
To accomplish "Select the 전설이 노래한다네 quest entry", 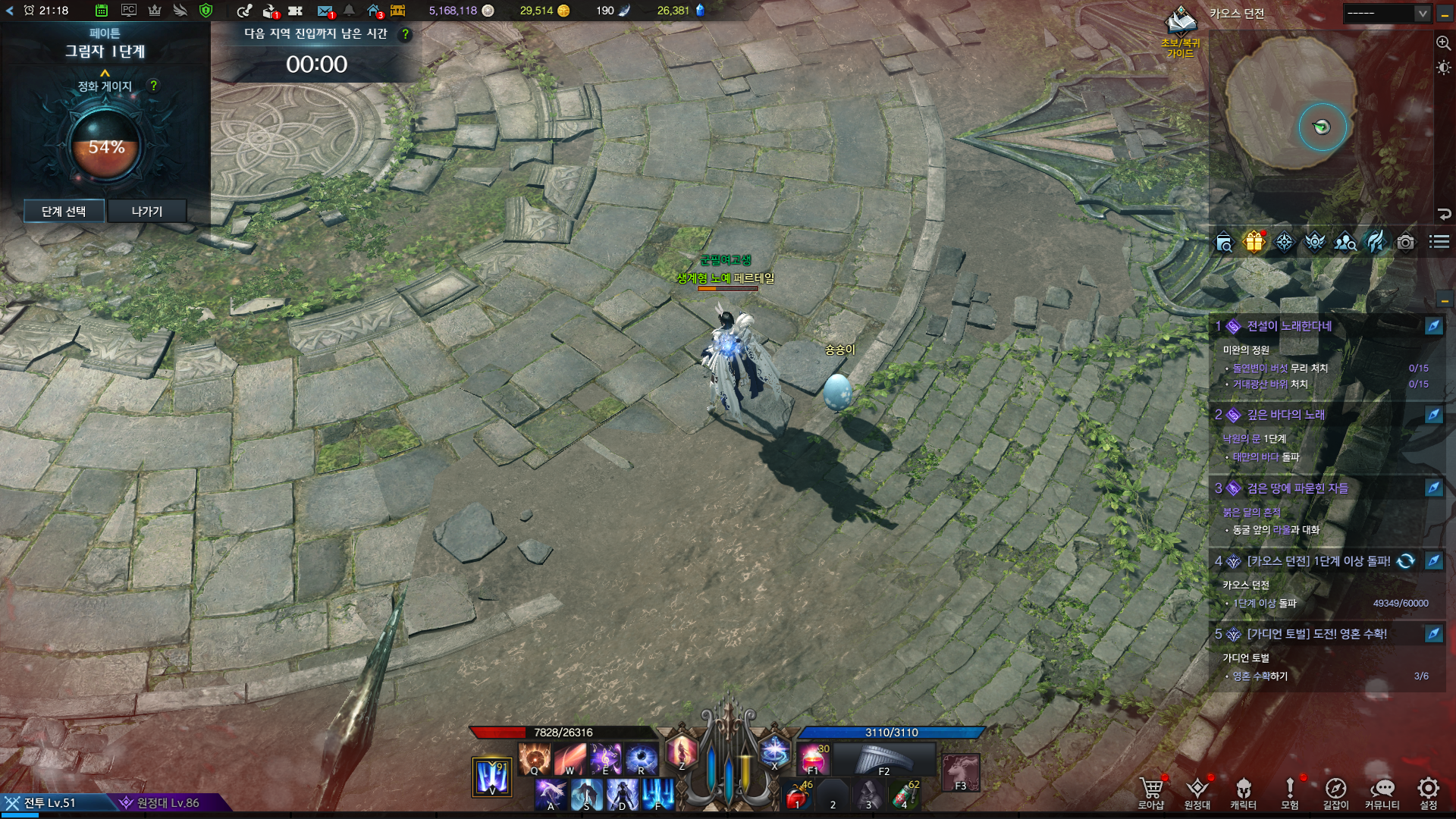I will pyautogui.click(x=1289, y=326).
